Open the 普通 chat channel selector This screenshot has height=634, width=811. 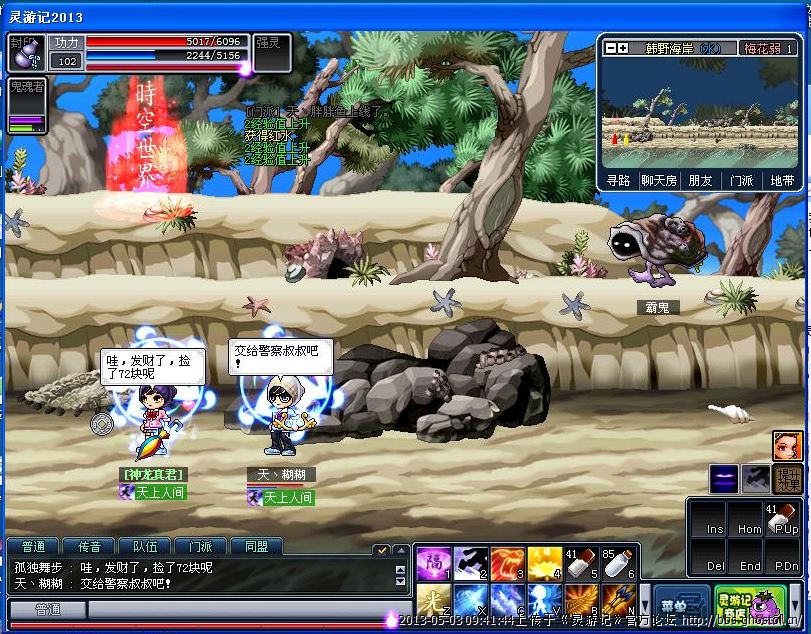pyautogui.click(x=47, y=609)
